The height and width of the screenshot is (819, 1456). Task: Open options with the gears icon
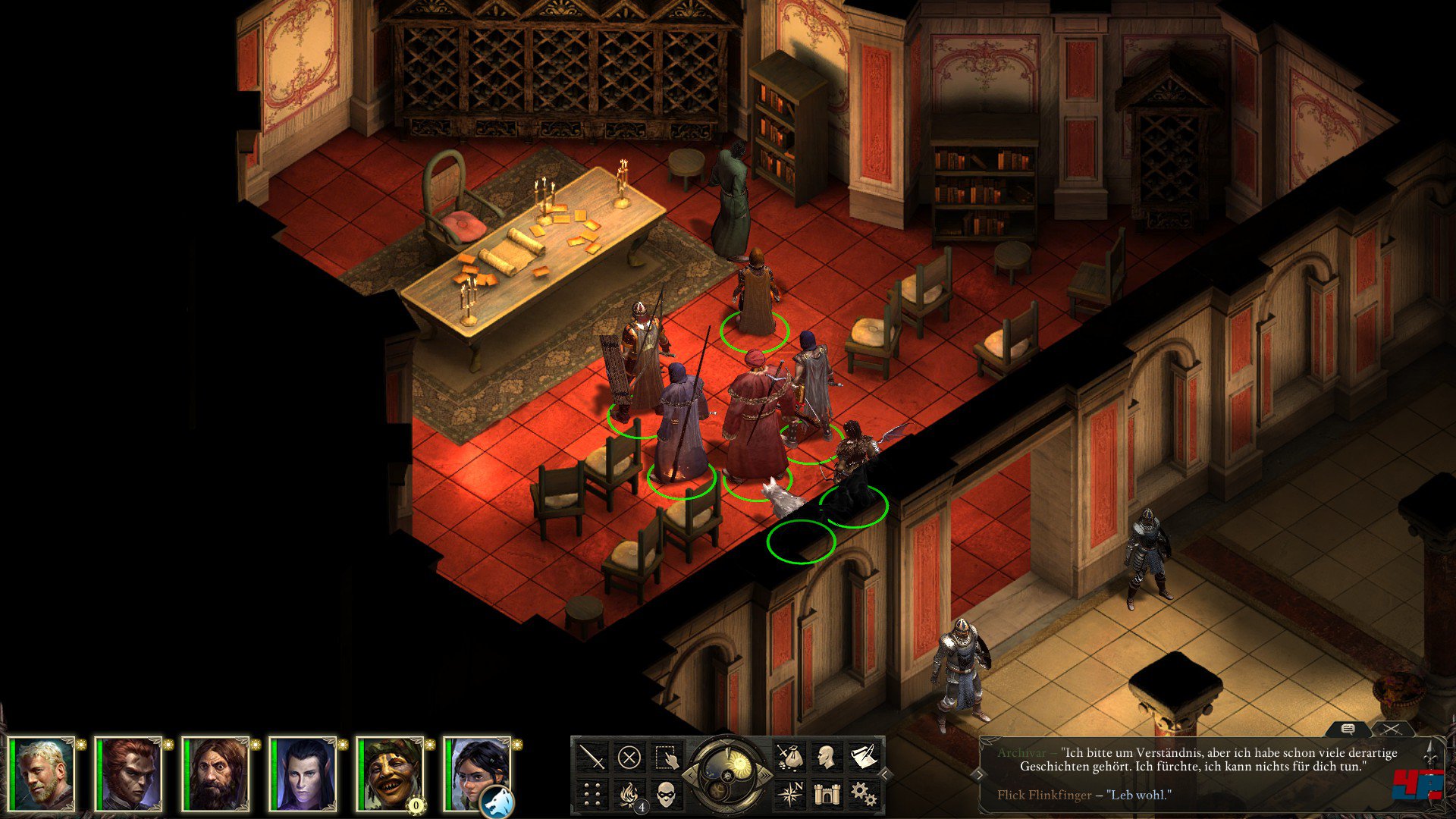(x=863, y=794)
